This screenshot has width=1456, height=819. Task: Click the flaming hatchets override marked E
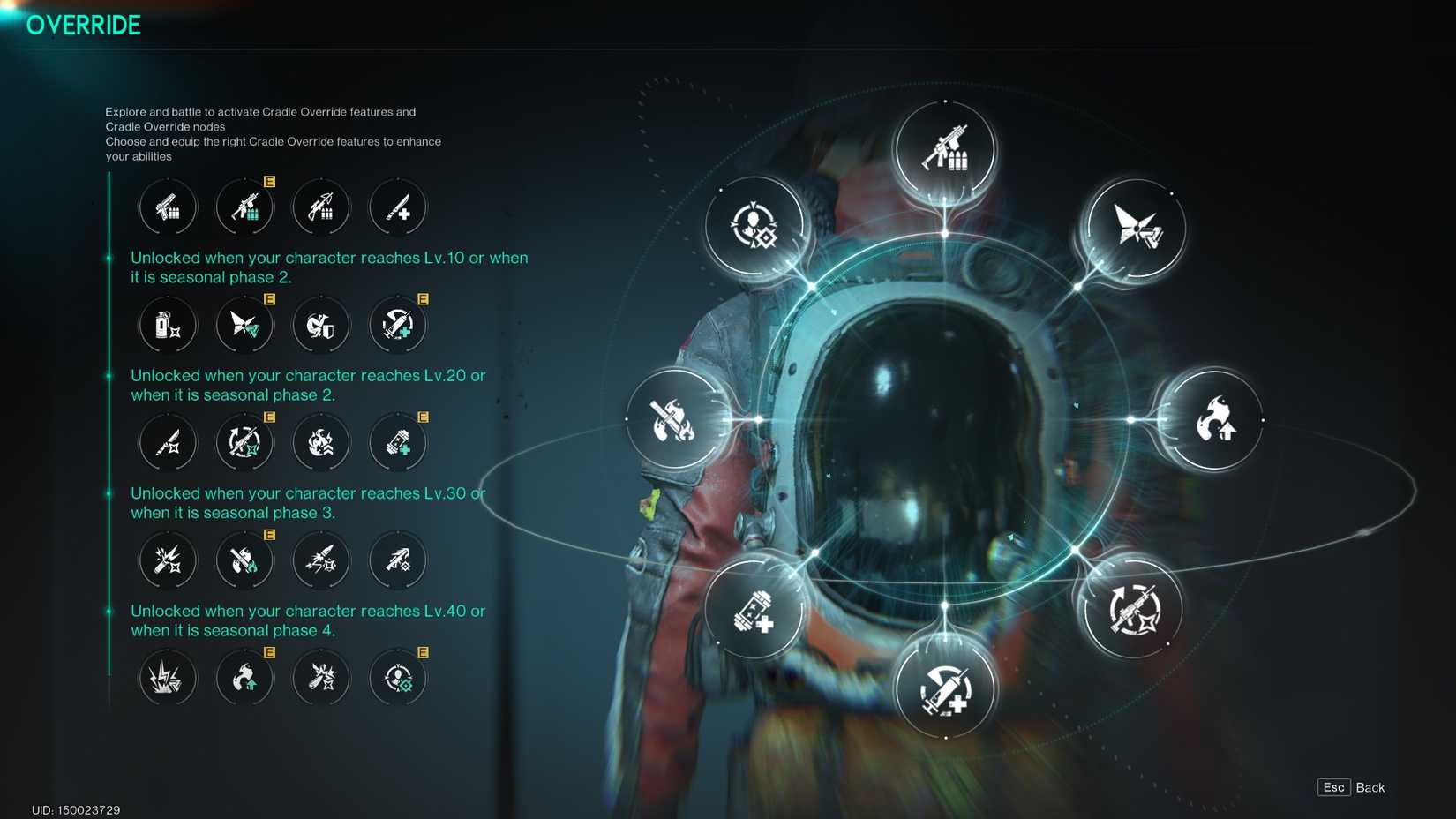[244, 560]
